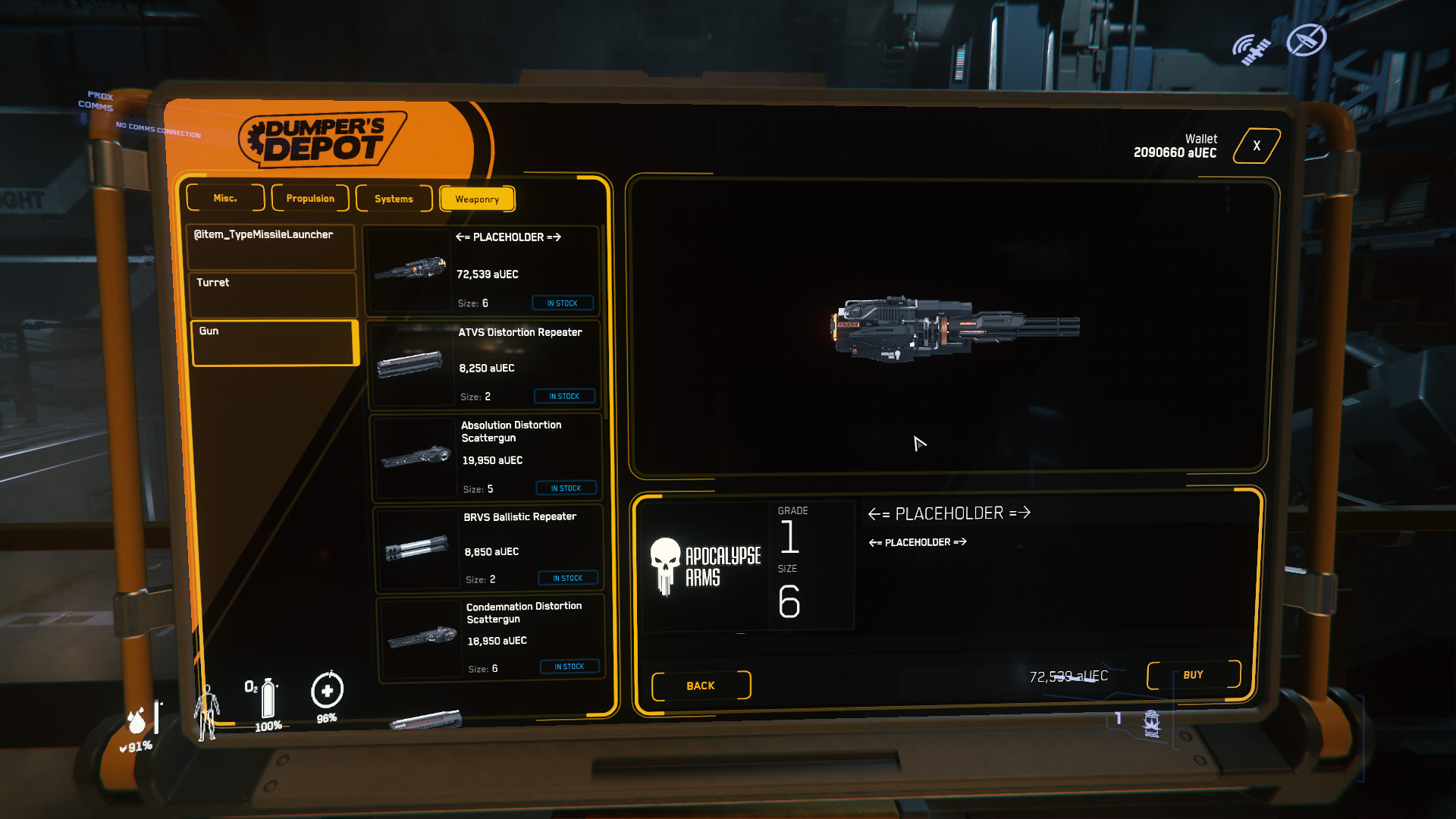The image size is (1456, 819).
Task: Select the ATVS Distortion Repeater listing
Action: [485, 365]
